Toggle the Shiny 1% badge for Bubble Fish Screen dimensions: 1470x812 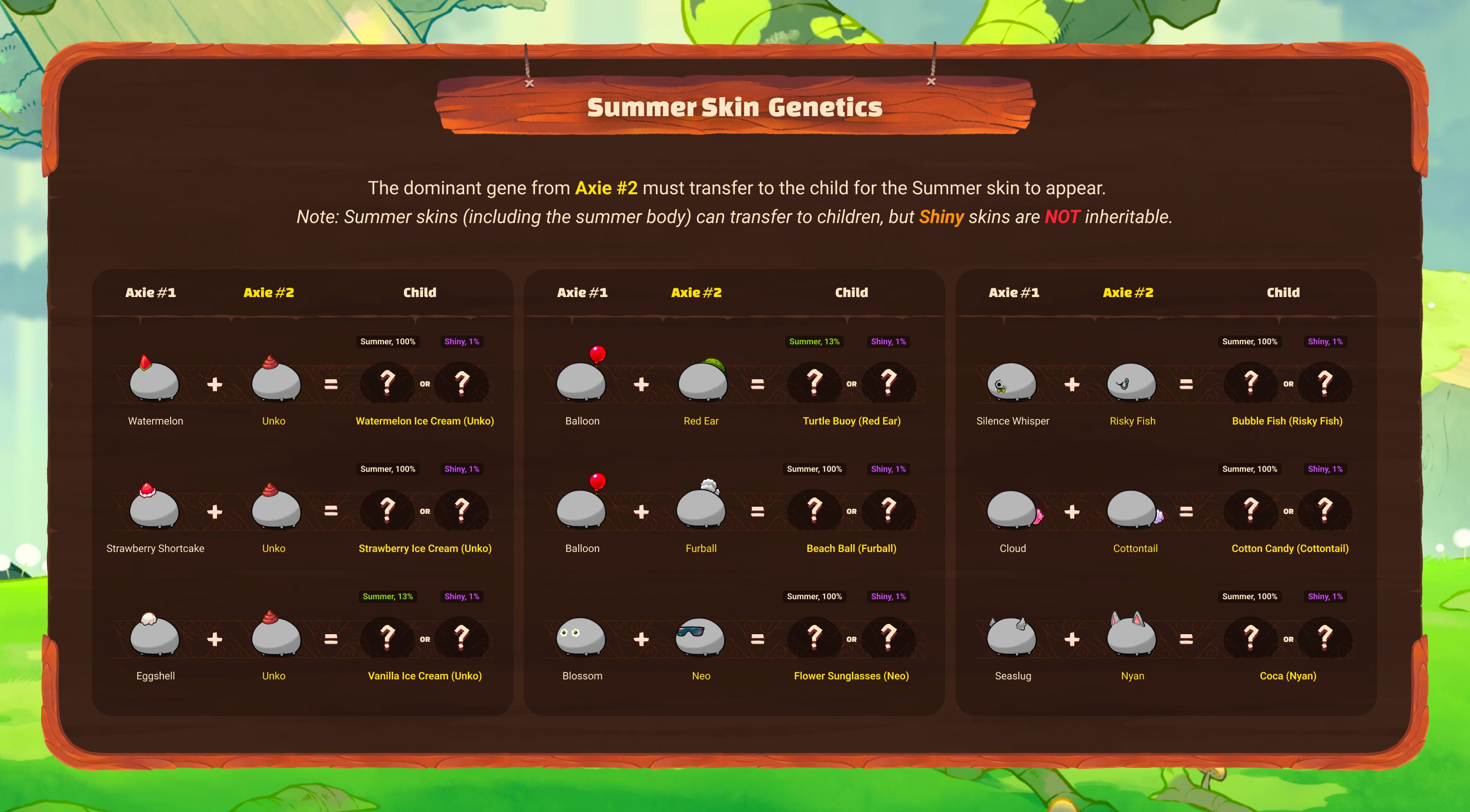click(1325, 341)
